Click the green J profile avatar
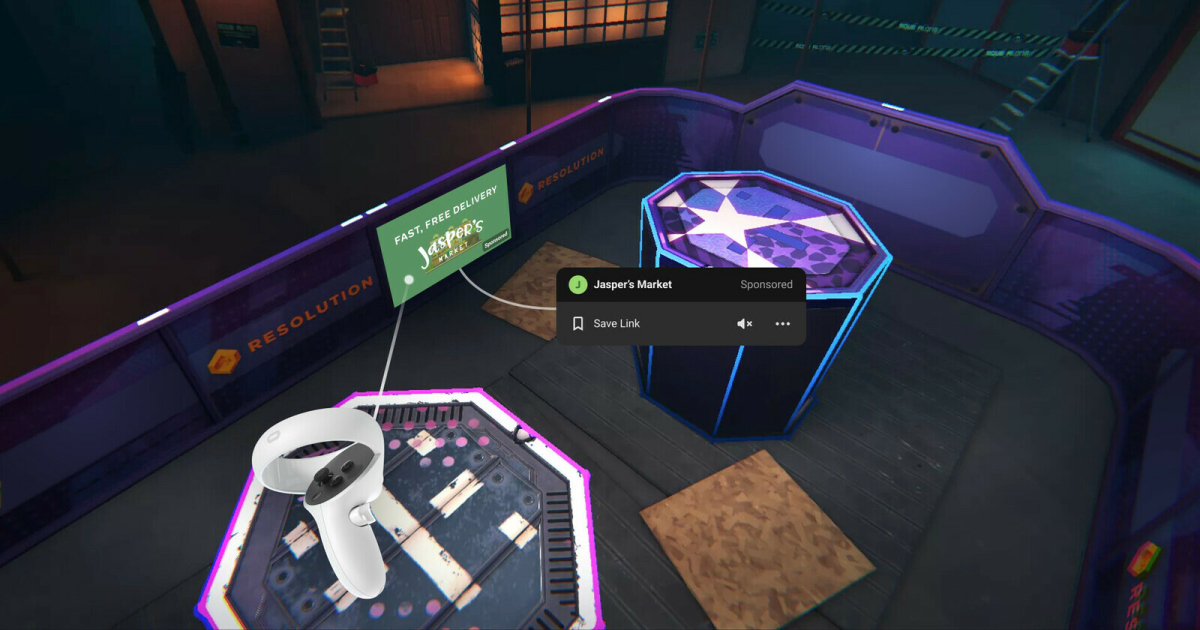Image resolution: width=1200 pixels, height=630 pixels. tap(577, 285)
